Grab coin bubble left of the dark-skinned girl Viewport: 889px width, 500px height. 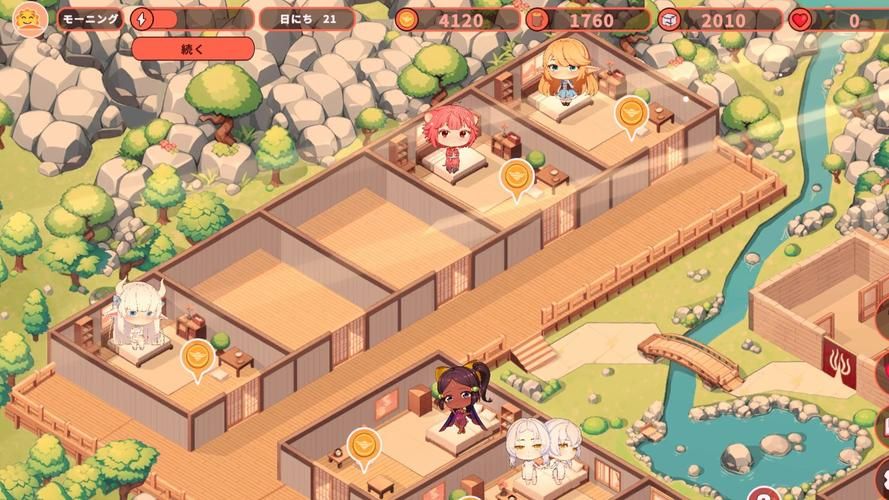coord(364,445)
